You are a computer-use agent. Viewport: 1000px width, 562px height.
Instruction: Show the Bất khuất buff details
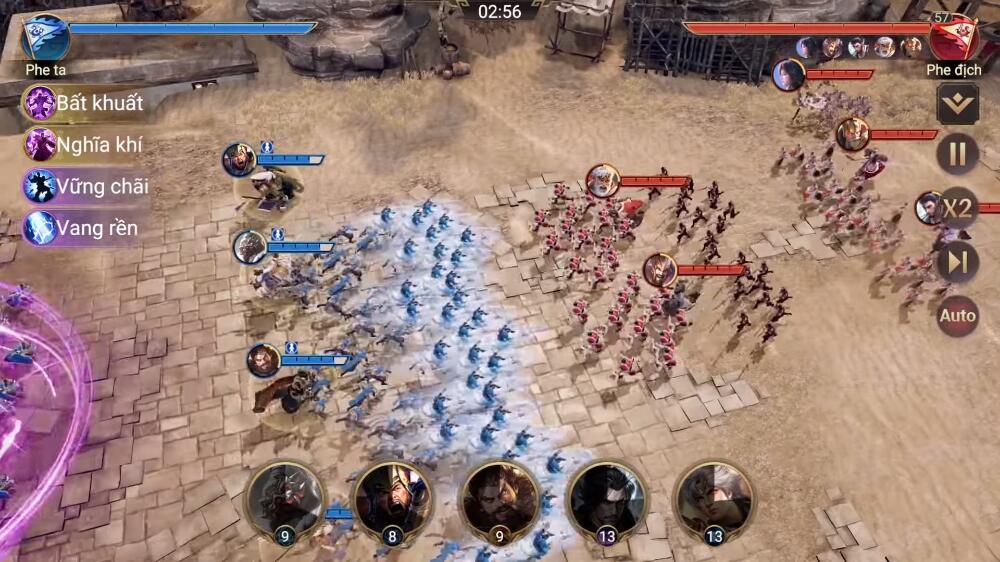85,103
